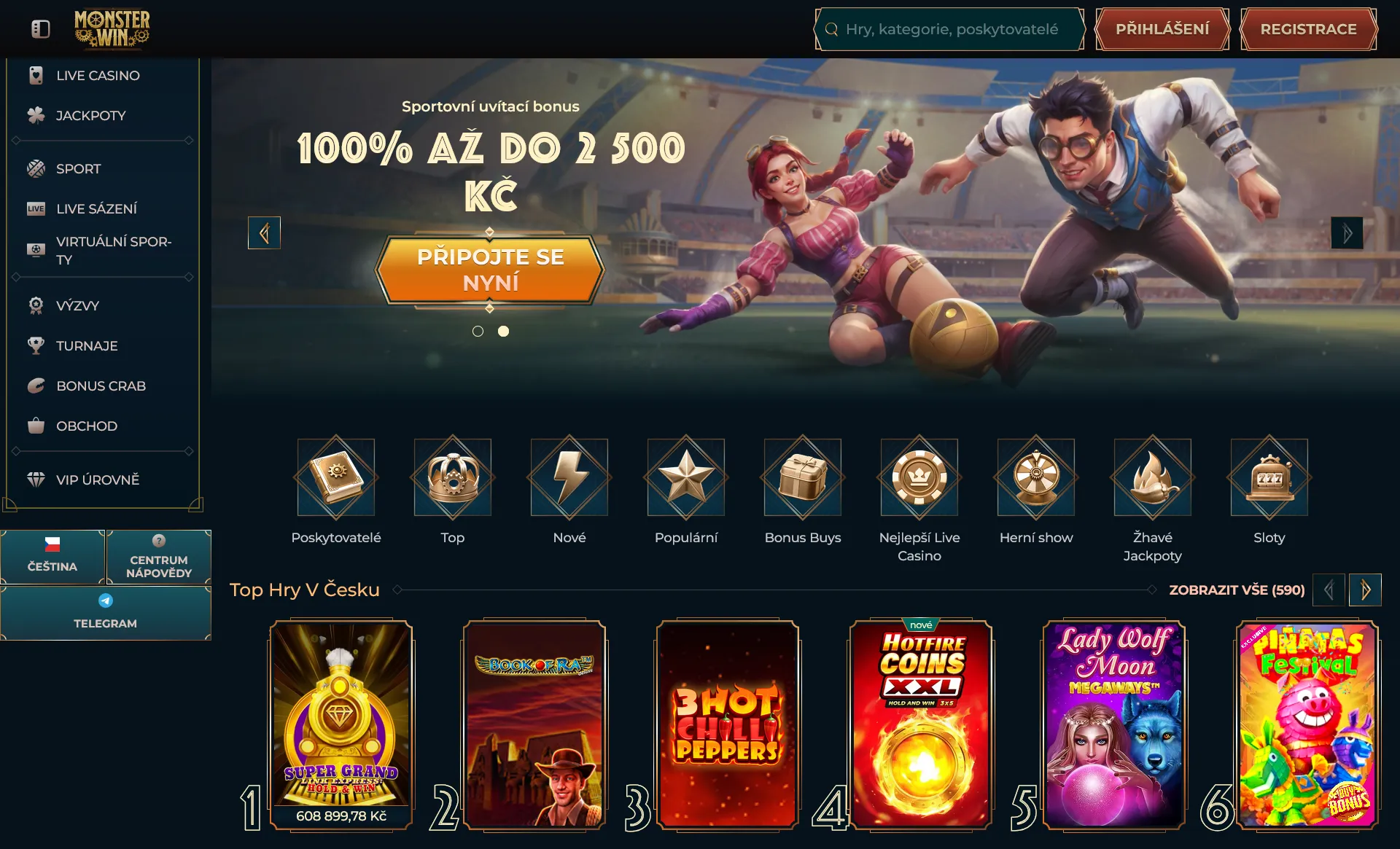
Task: Open Nové games via lightning icon
Action: pos(569,477)
